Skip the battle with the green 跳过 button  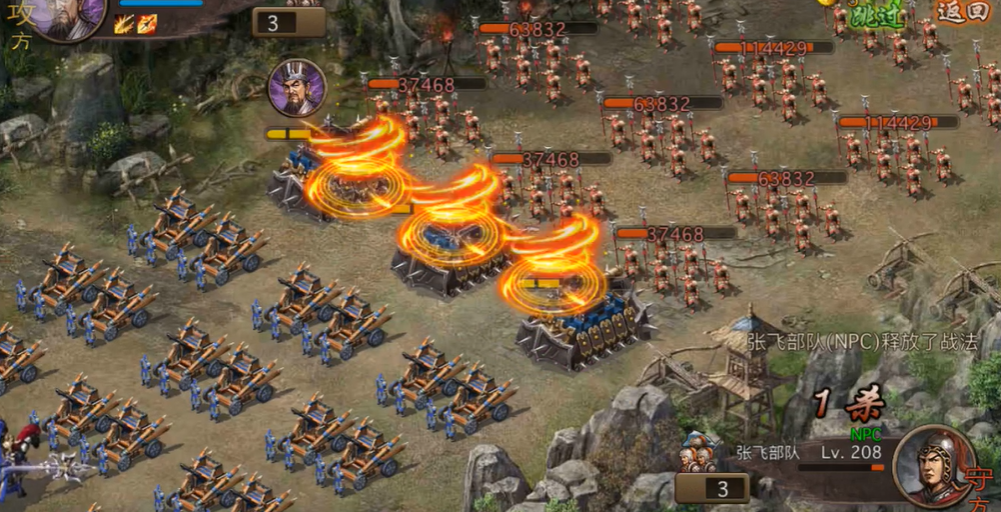click(x=875, y=16)
